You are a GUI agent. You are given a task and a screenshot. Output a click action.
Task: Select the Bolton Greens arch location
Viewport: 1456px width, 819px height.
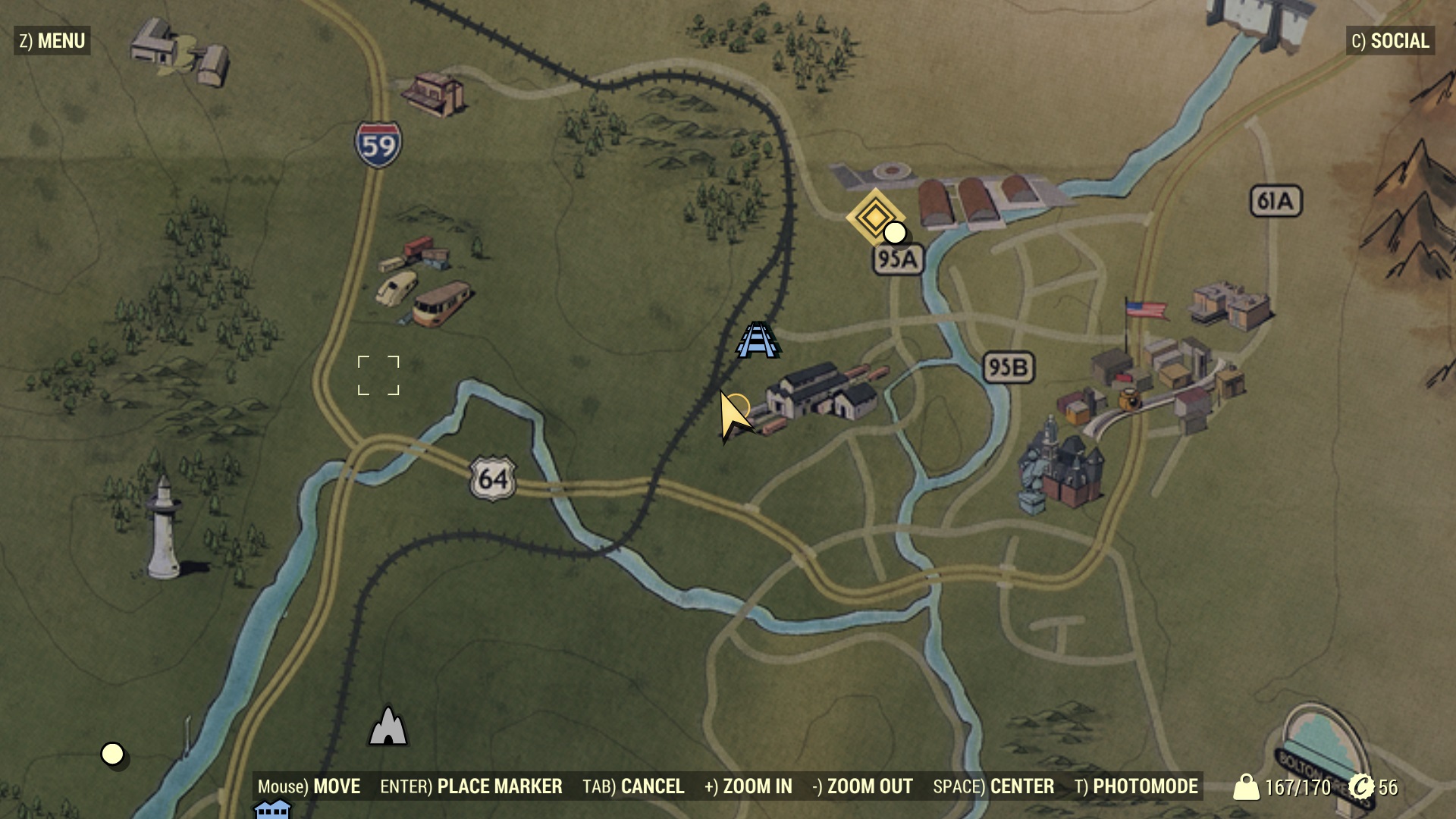(x=1323, y=747)
